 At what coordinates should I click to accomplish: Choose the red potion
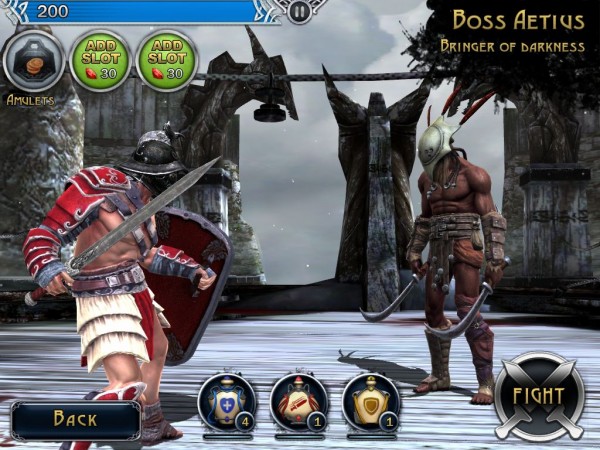[298, 400]
